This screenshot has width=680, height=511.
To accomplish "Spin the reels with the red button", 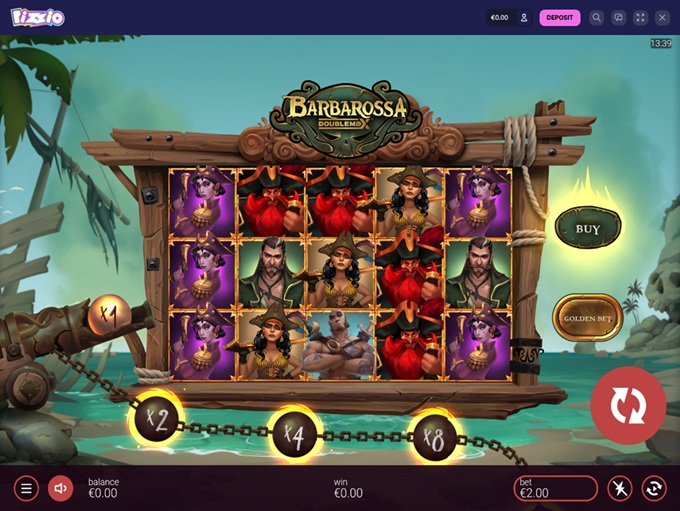I will pyautogui.click(x=627, y=405).
